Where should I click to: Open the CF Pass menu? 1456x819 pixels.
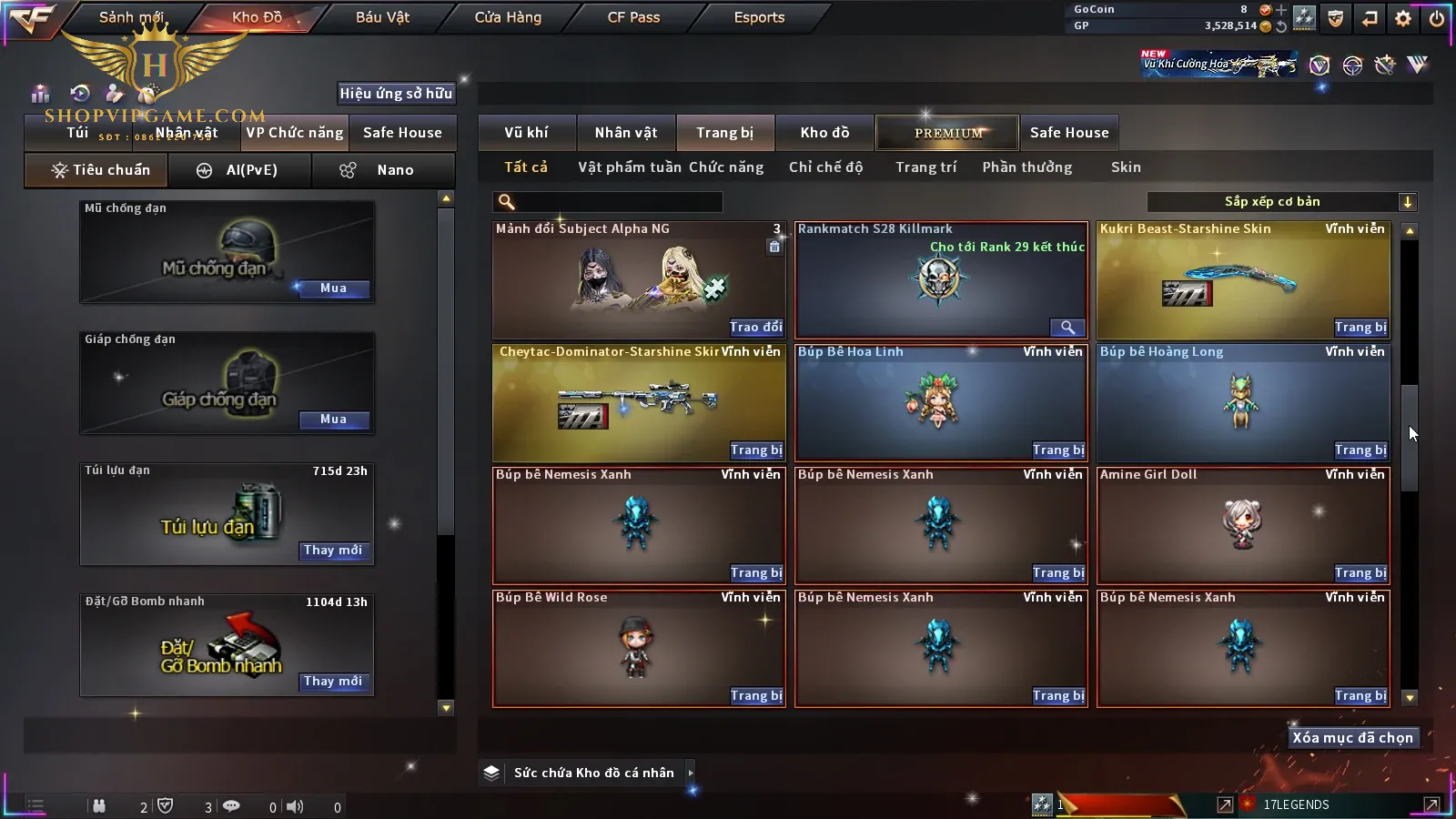(633, 17)
